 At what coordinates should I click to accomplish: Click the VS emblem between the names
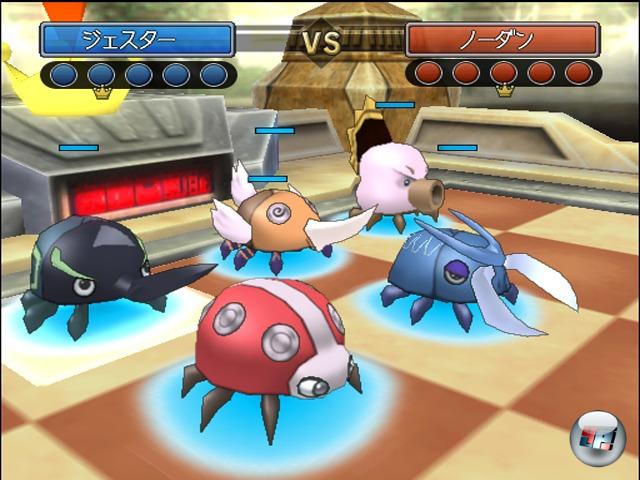tap(320, 42)
